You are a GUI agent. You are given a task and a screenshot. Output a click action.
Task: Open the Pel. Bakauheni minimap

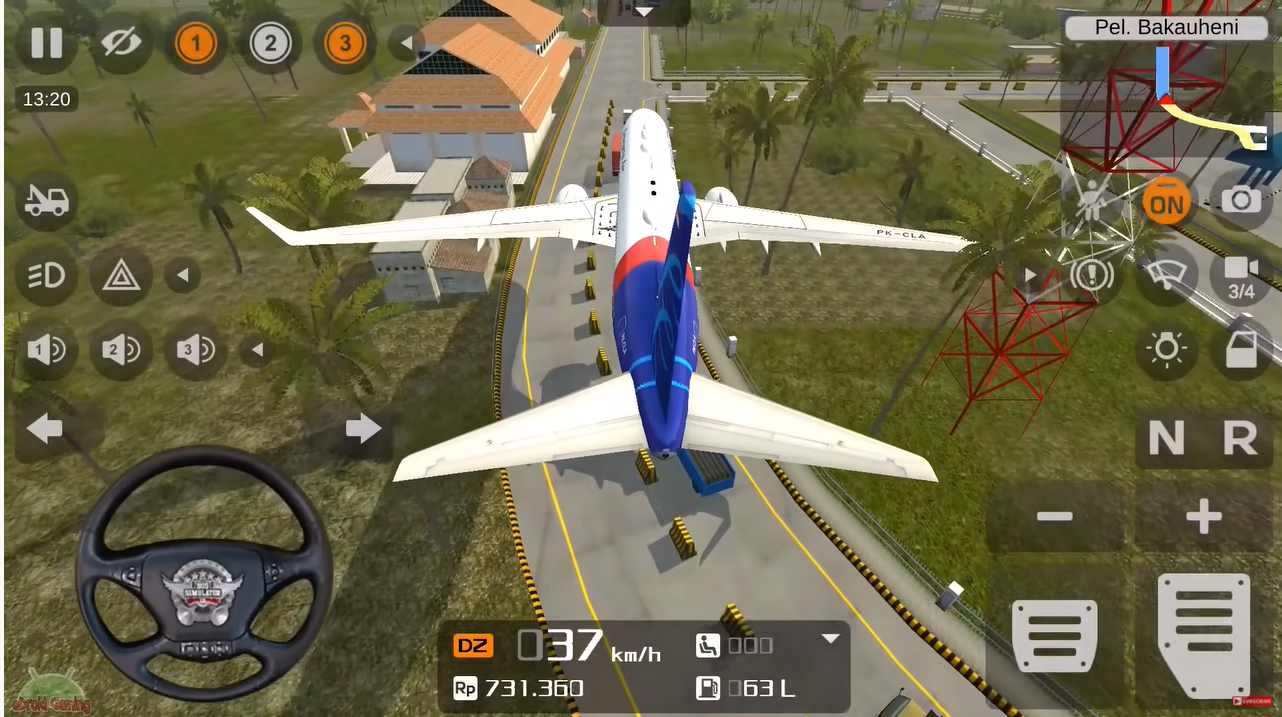1166,90
